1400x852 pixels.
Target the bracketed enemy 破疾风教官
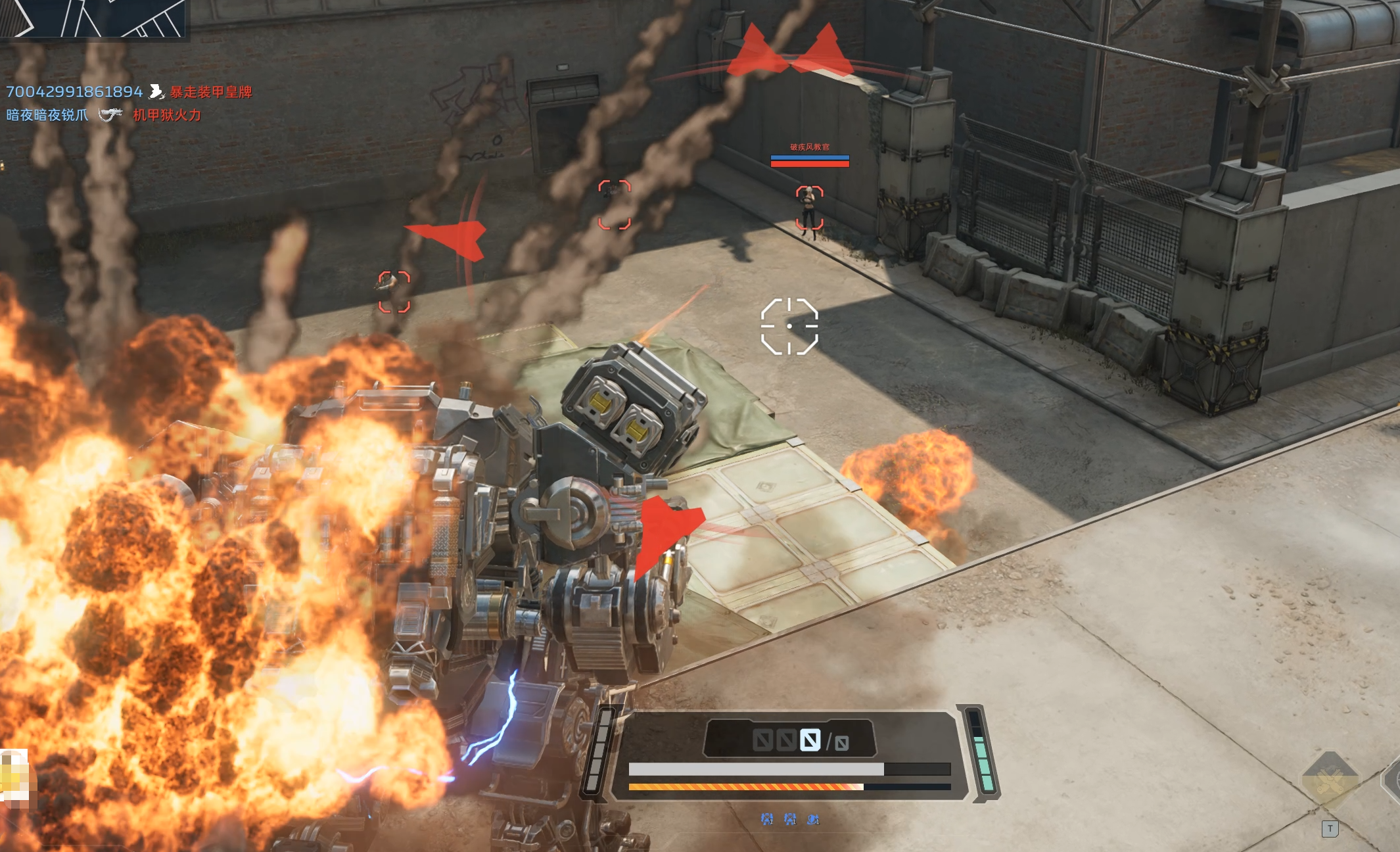coord(809,208)
